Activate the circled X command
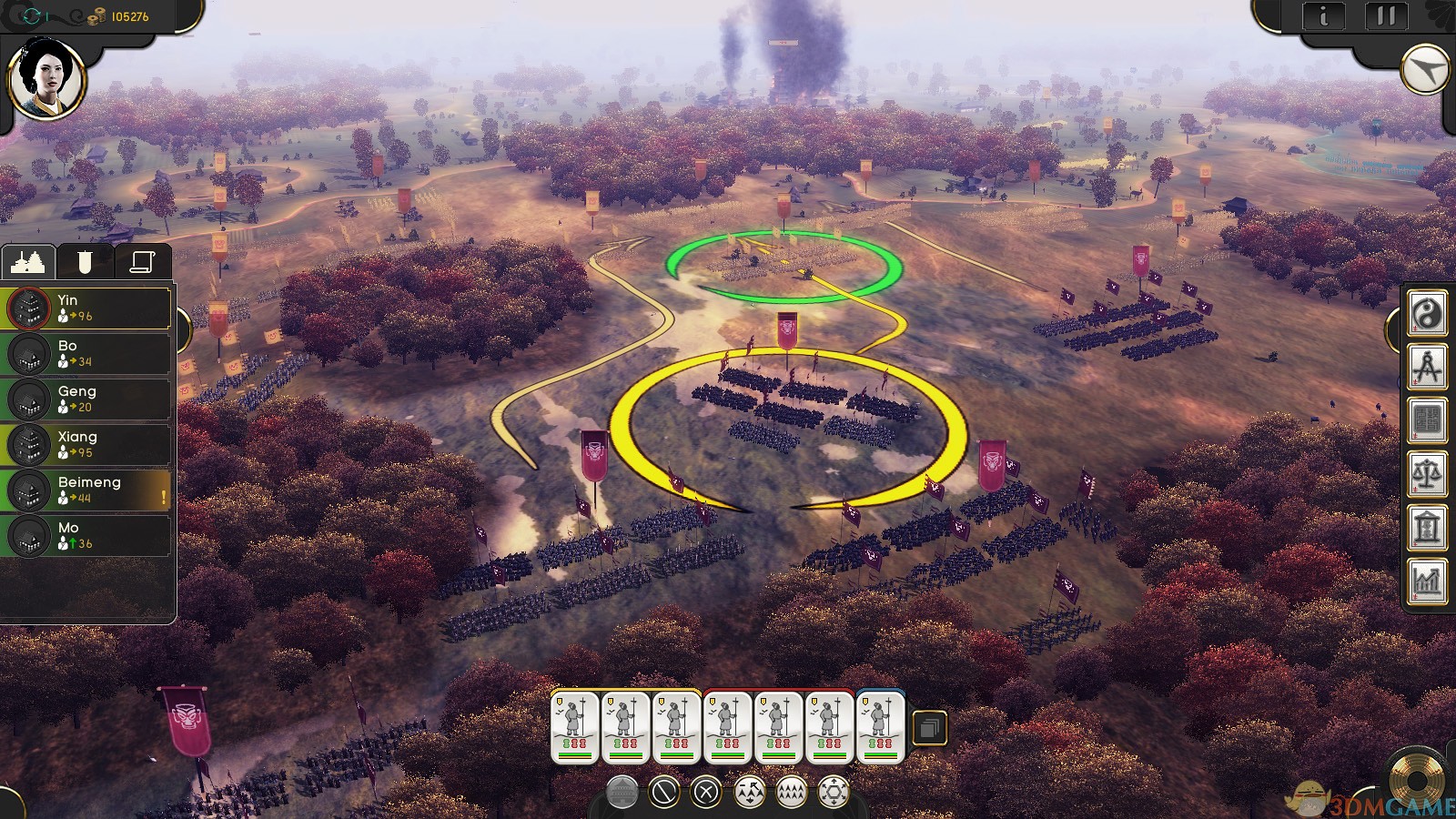The height and width of the screenshot is (819, 1456). coord(706,793)
